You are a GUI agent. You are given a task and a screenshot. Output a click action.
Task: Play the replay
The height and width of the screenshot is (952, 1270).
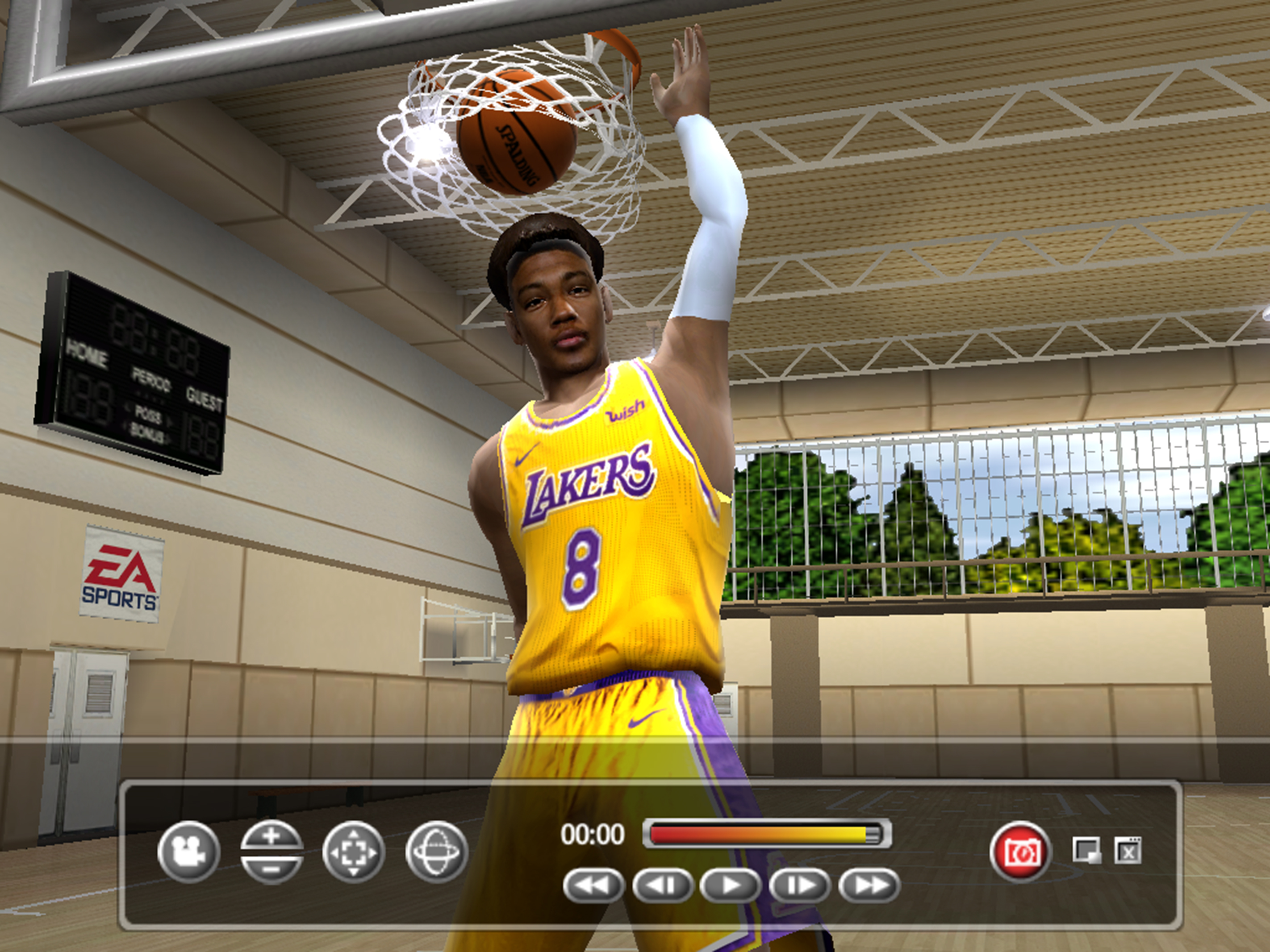(x=731, y=885)
